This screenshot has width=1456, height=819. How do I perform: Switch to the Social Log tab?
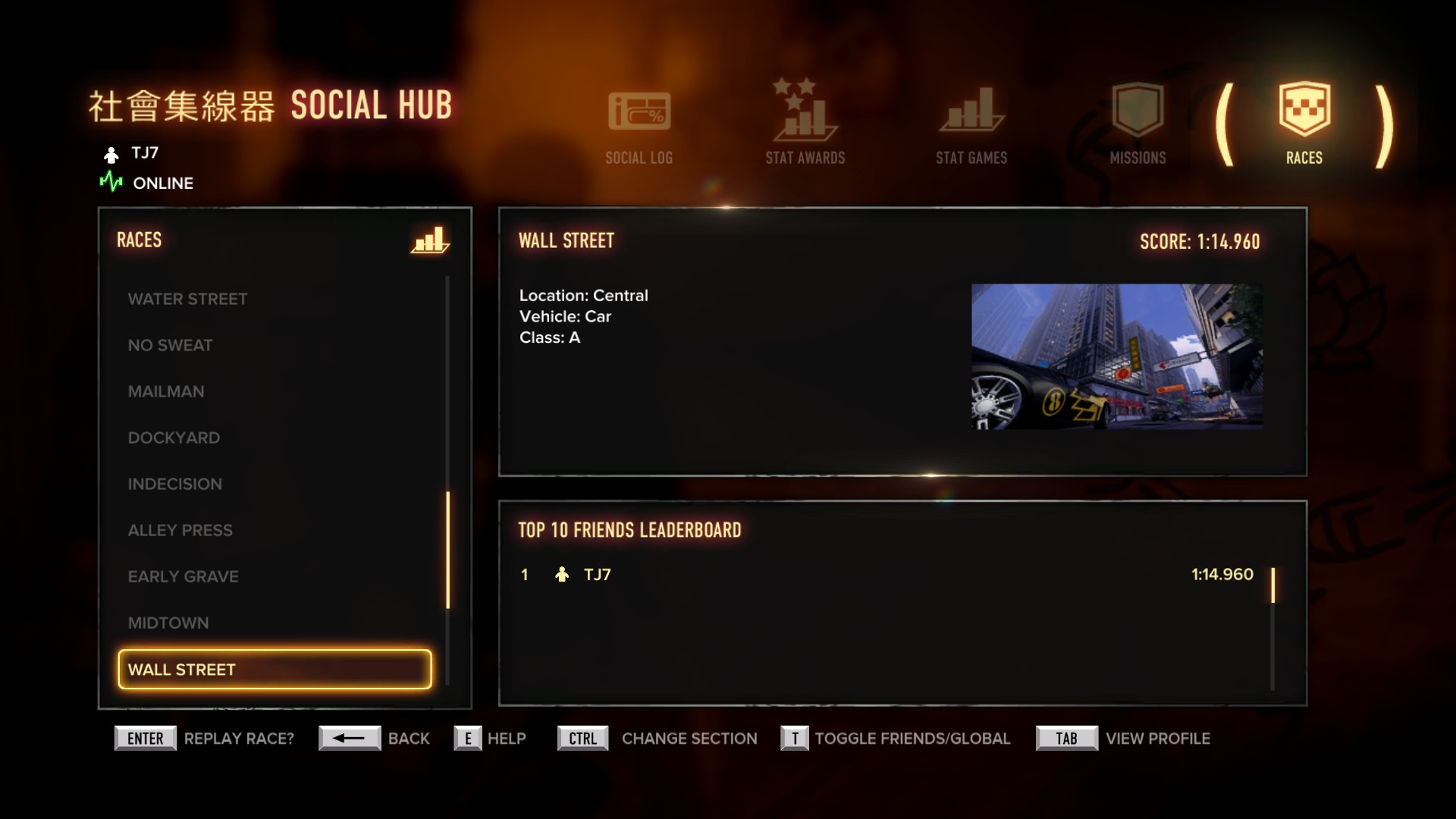639,126
